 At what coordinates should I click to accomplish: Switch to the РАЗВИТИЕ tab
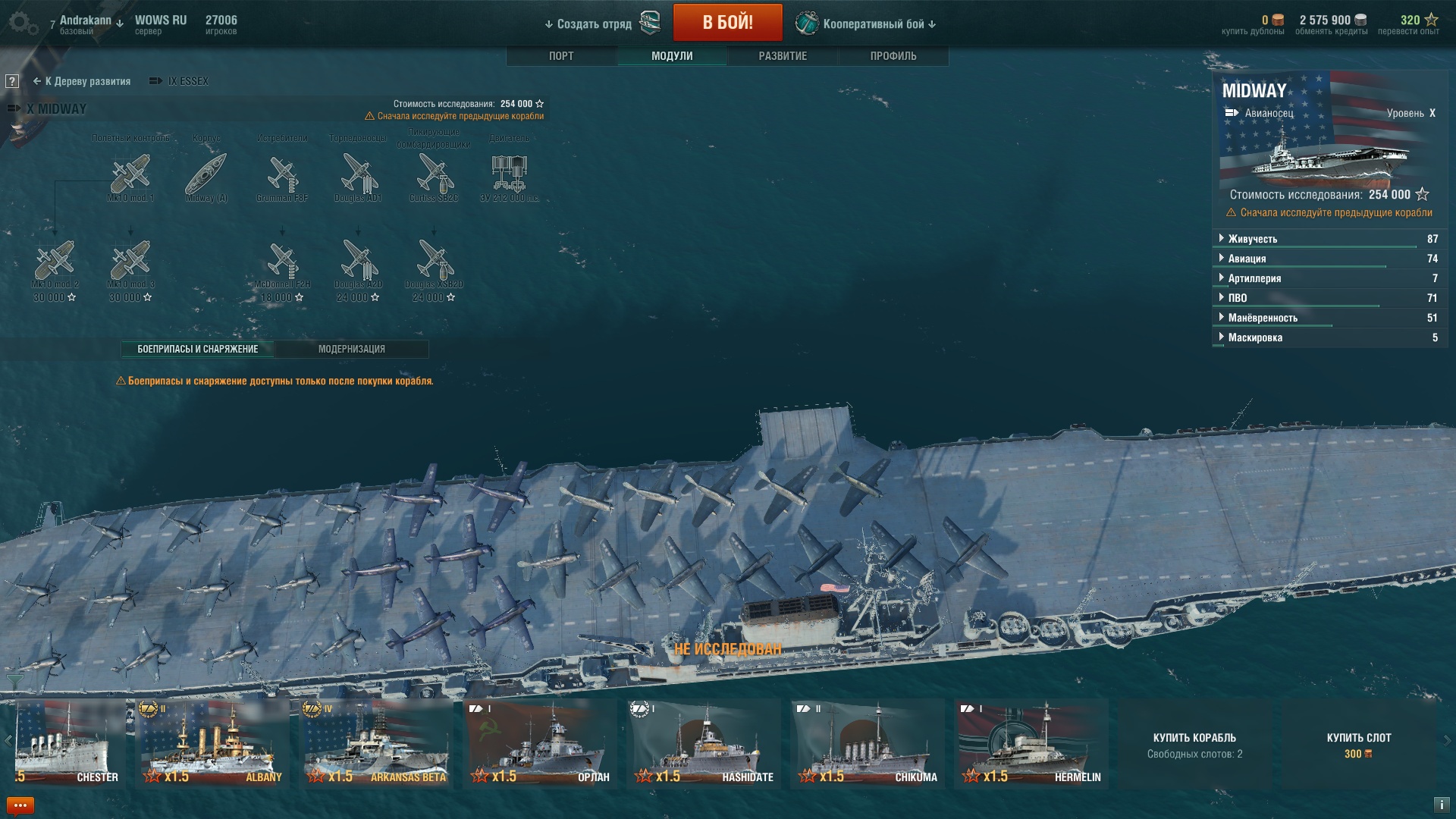(783, 56)
